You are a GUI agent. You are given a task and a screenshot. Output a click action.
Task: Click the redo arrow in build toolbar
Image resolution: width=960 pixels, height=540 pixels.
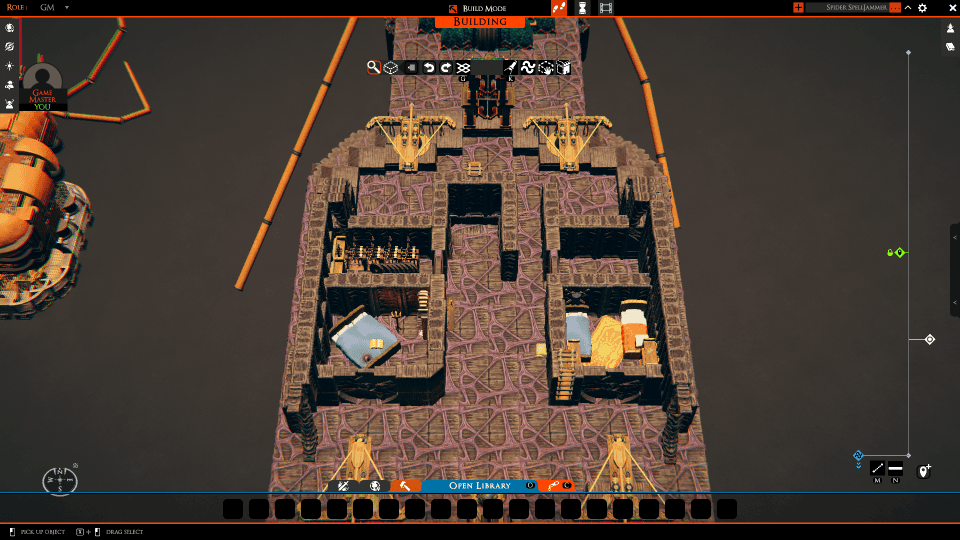445,68
